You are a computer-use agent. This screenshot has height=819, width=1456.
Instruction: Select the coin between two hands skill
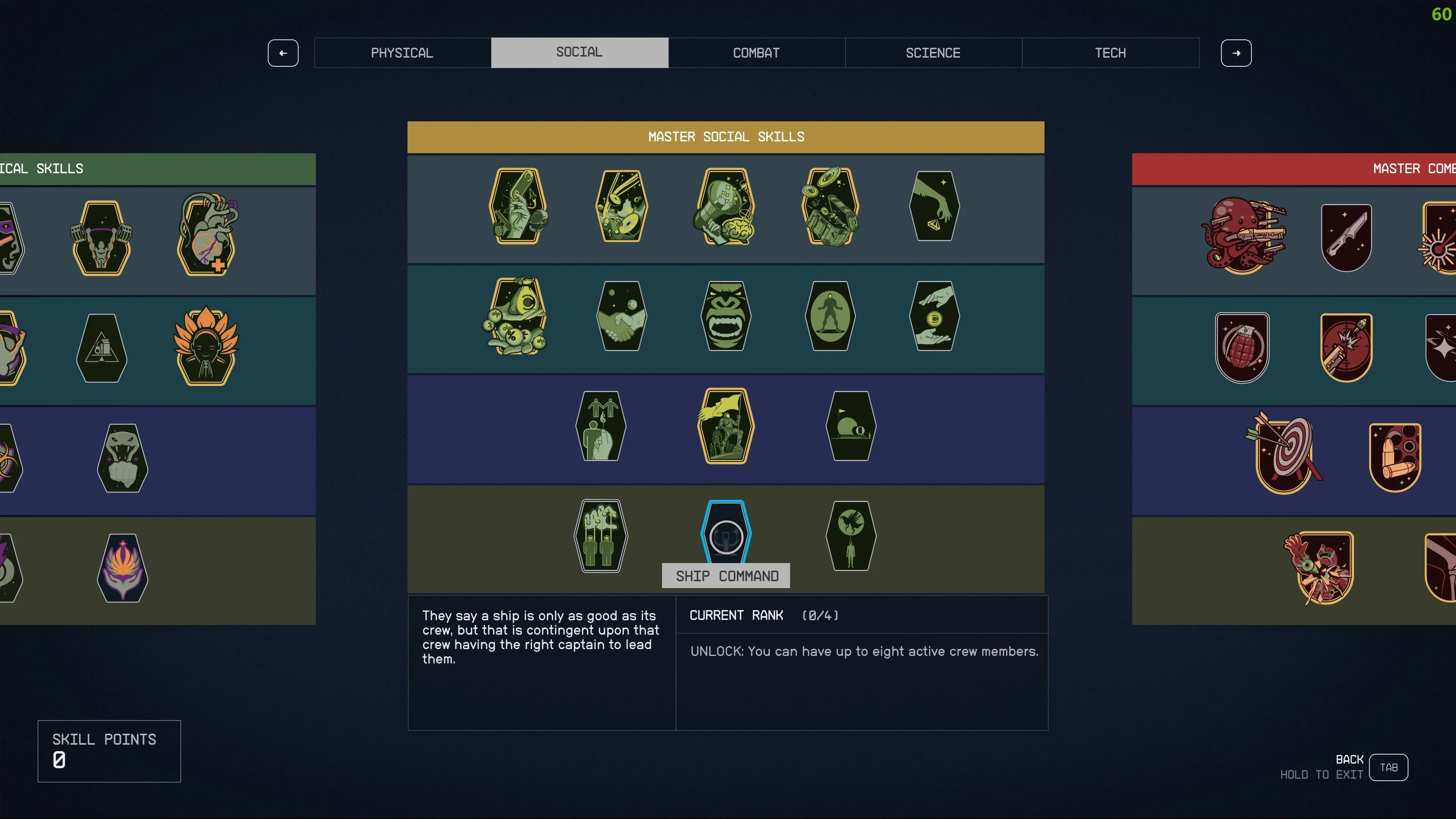click(934, 316)
